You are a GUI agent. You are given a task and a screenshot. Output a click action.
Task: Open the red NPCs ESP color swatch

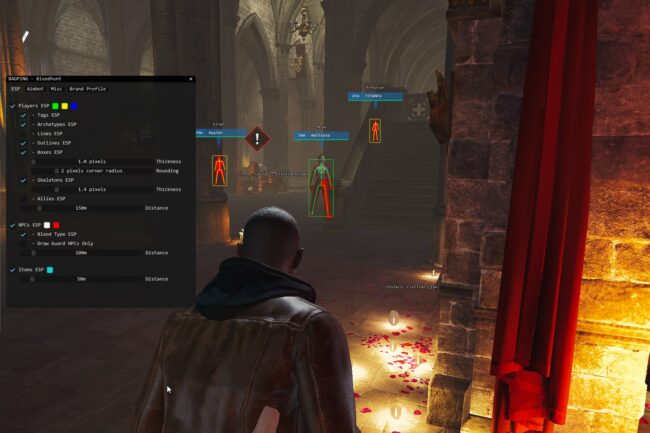click(x=57, y=225)
